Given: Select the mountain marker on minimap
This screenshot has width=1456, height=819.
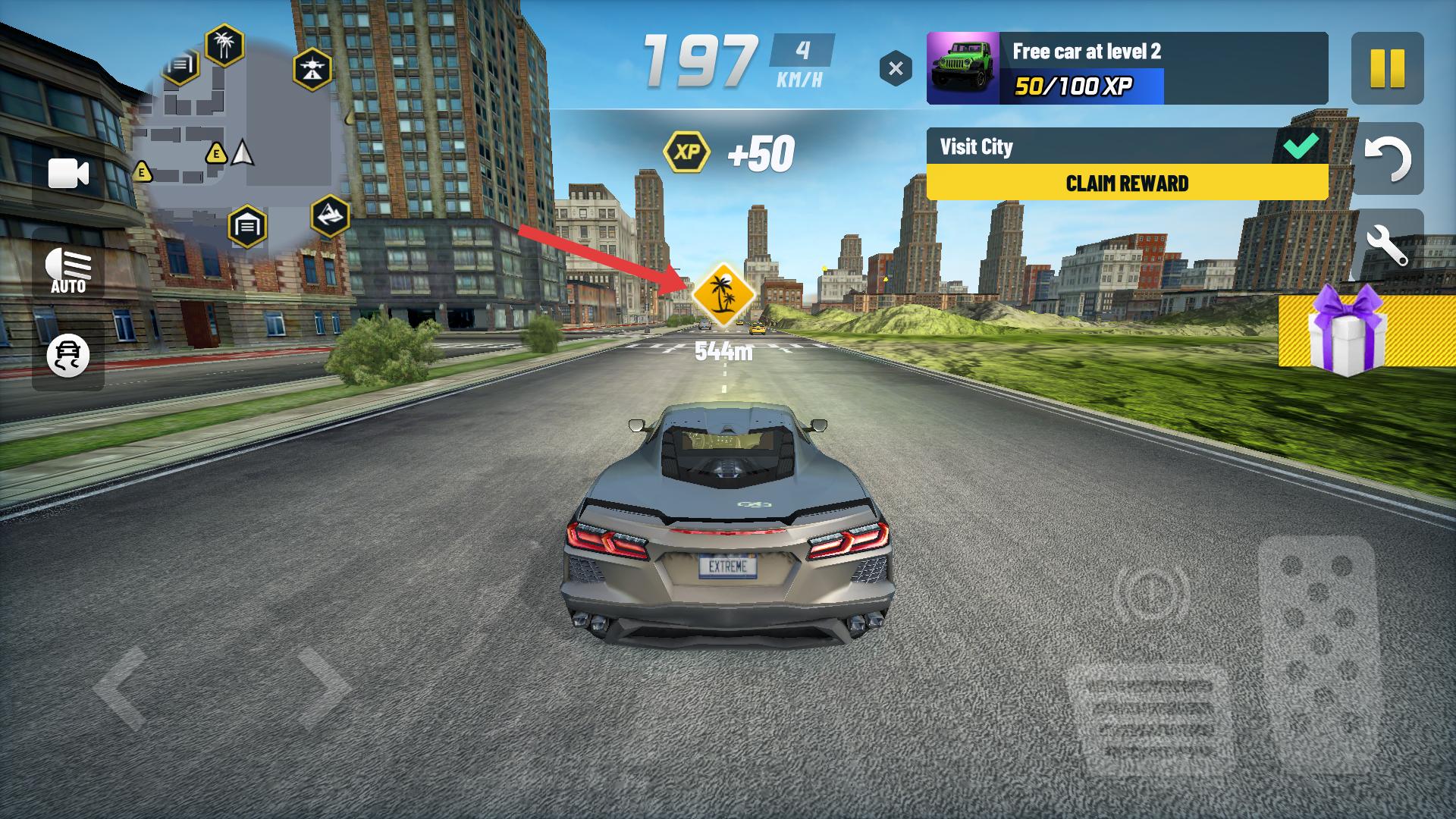Looking at the screenshot, I should tap(330, 215).
